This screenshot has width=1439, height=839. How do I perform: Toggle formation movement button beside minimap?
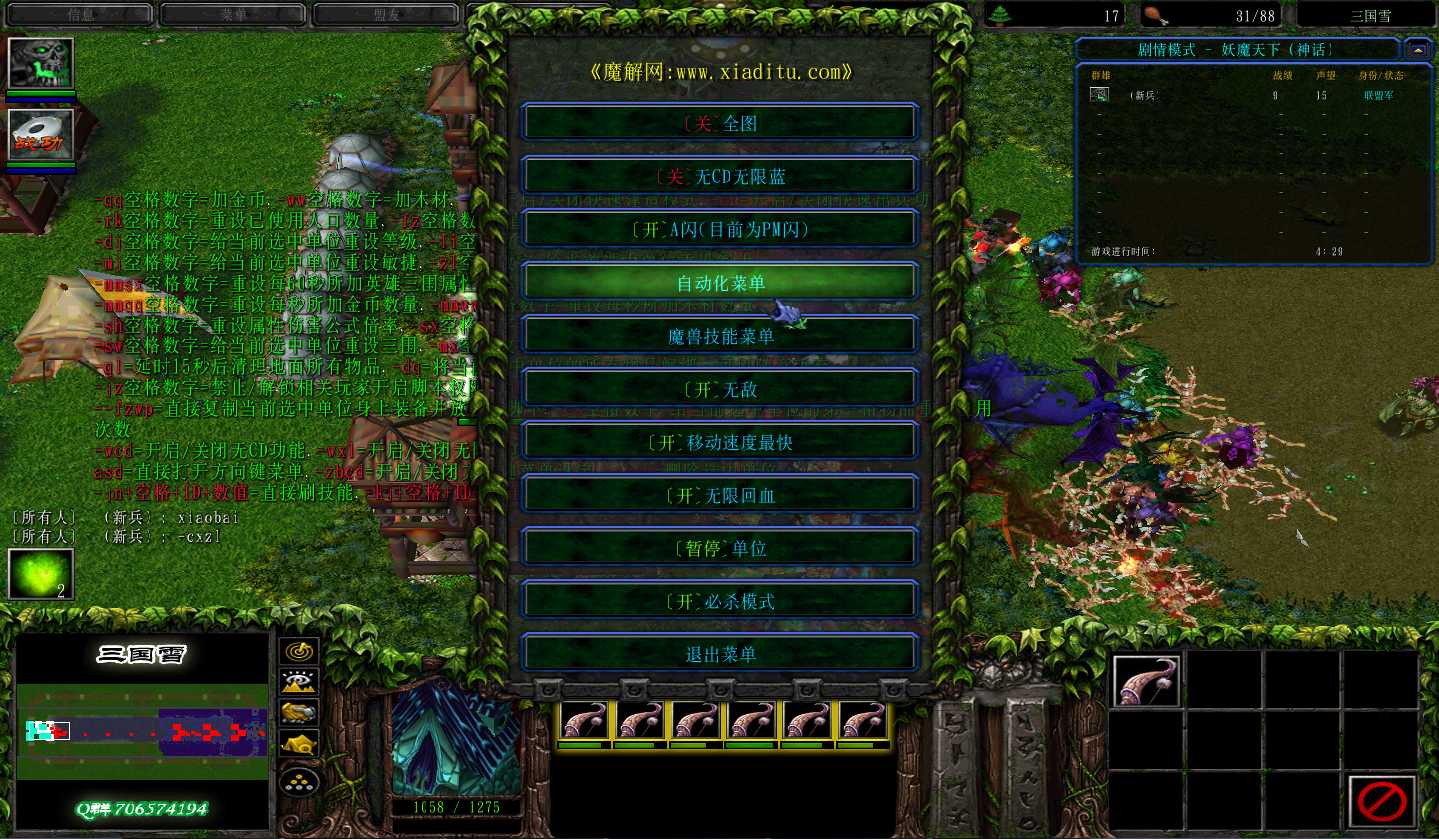pos(299,782)
